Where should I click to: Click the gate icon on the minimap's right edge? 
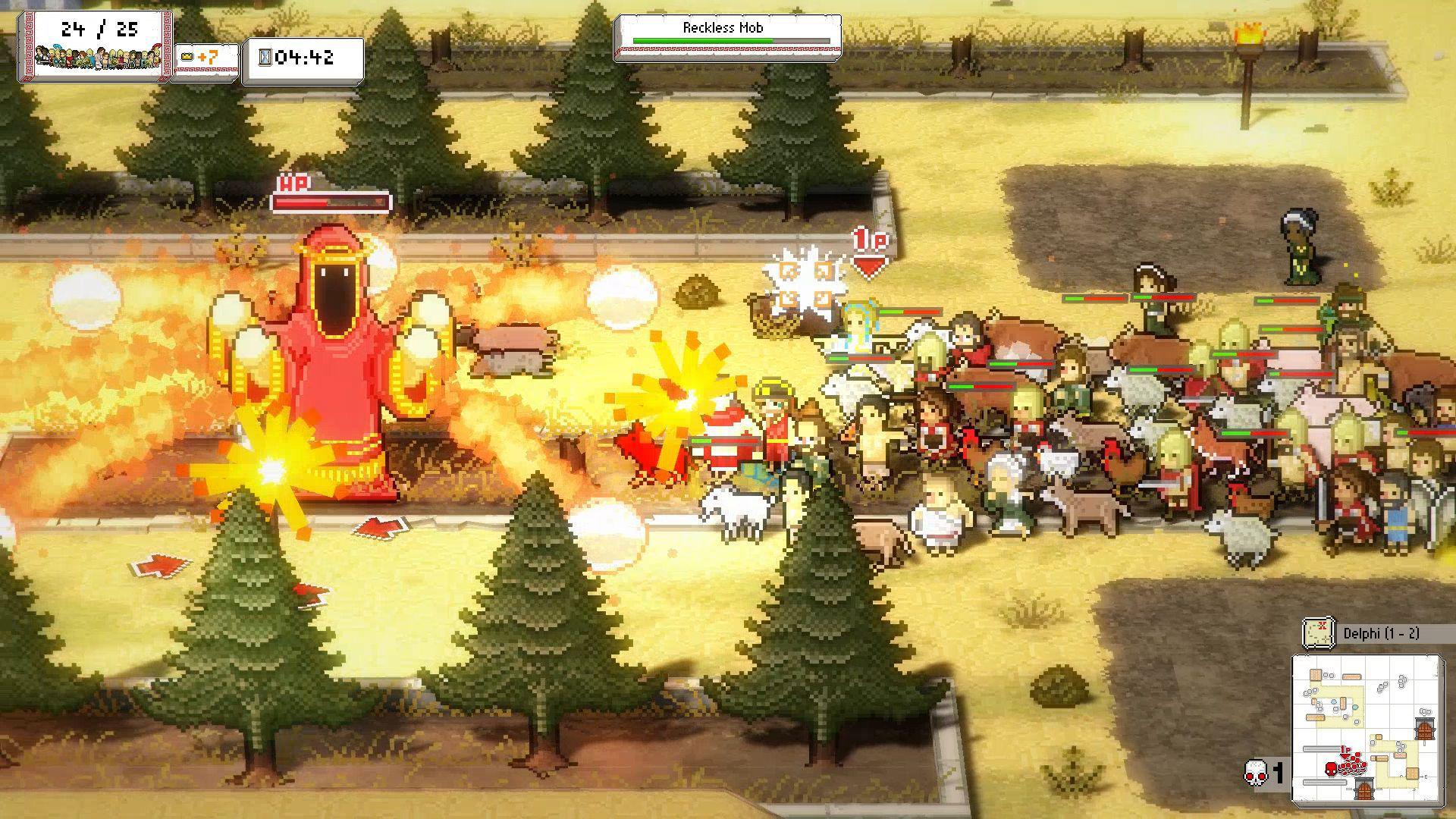pyautogui.click(x=1426, y=728)
